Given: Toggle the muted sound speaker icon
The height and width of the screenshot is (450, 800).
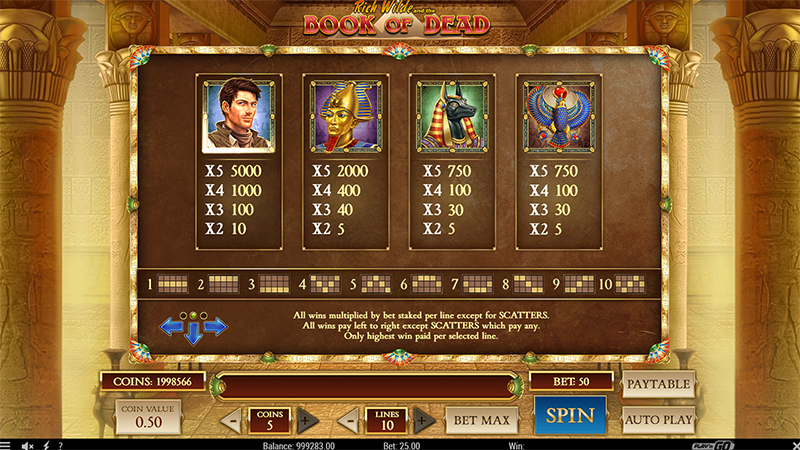Looking at the screenshot, I should point(26,445).
